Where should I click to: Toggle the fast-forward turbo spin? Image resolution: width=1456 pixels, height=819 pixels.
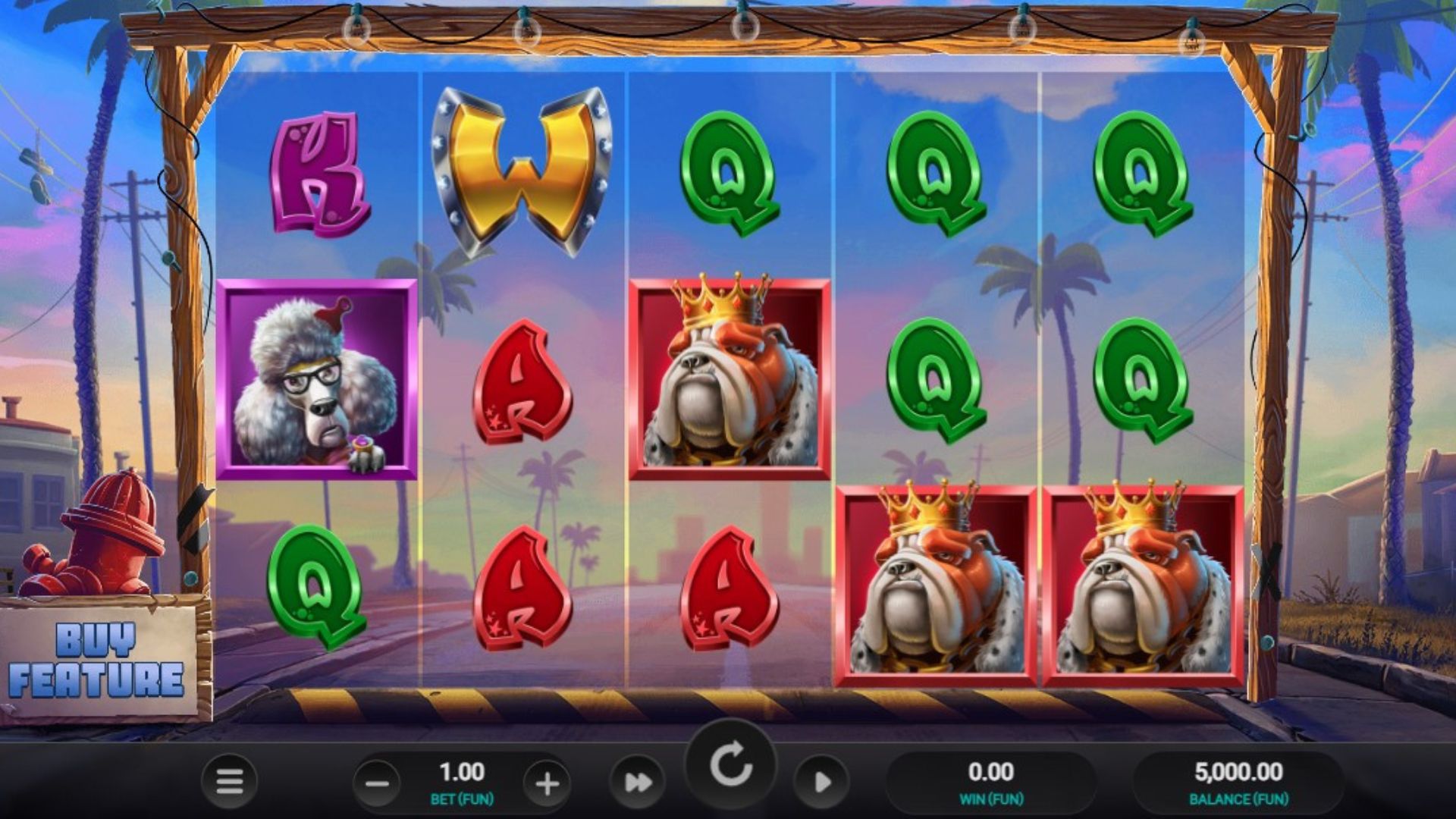(x=638, y=782)
